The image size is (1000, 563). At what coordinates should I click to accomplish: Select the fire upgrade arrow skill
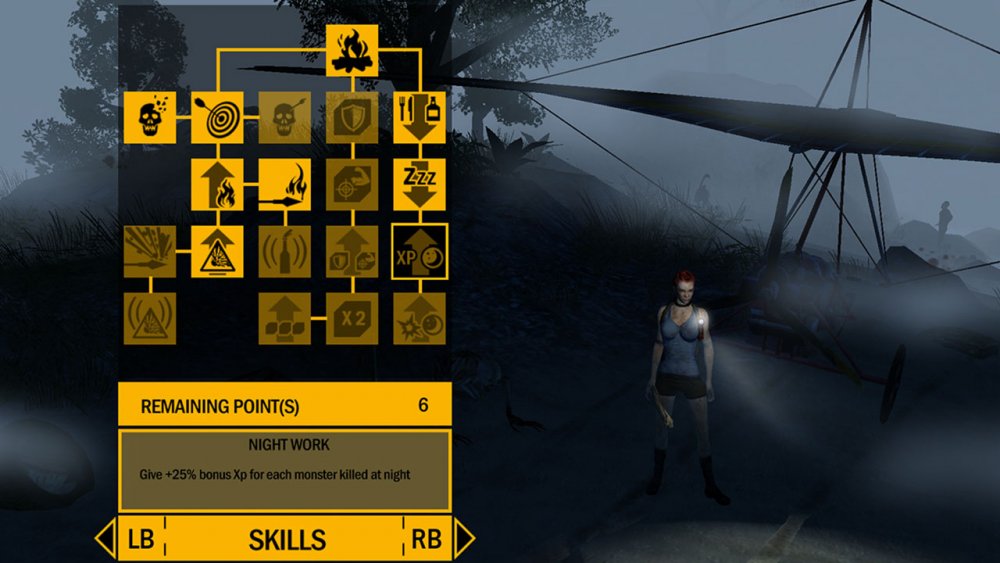click(x=217, y=184)
